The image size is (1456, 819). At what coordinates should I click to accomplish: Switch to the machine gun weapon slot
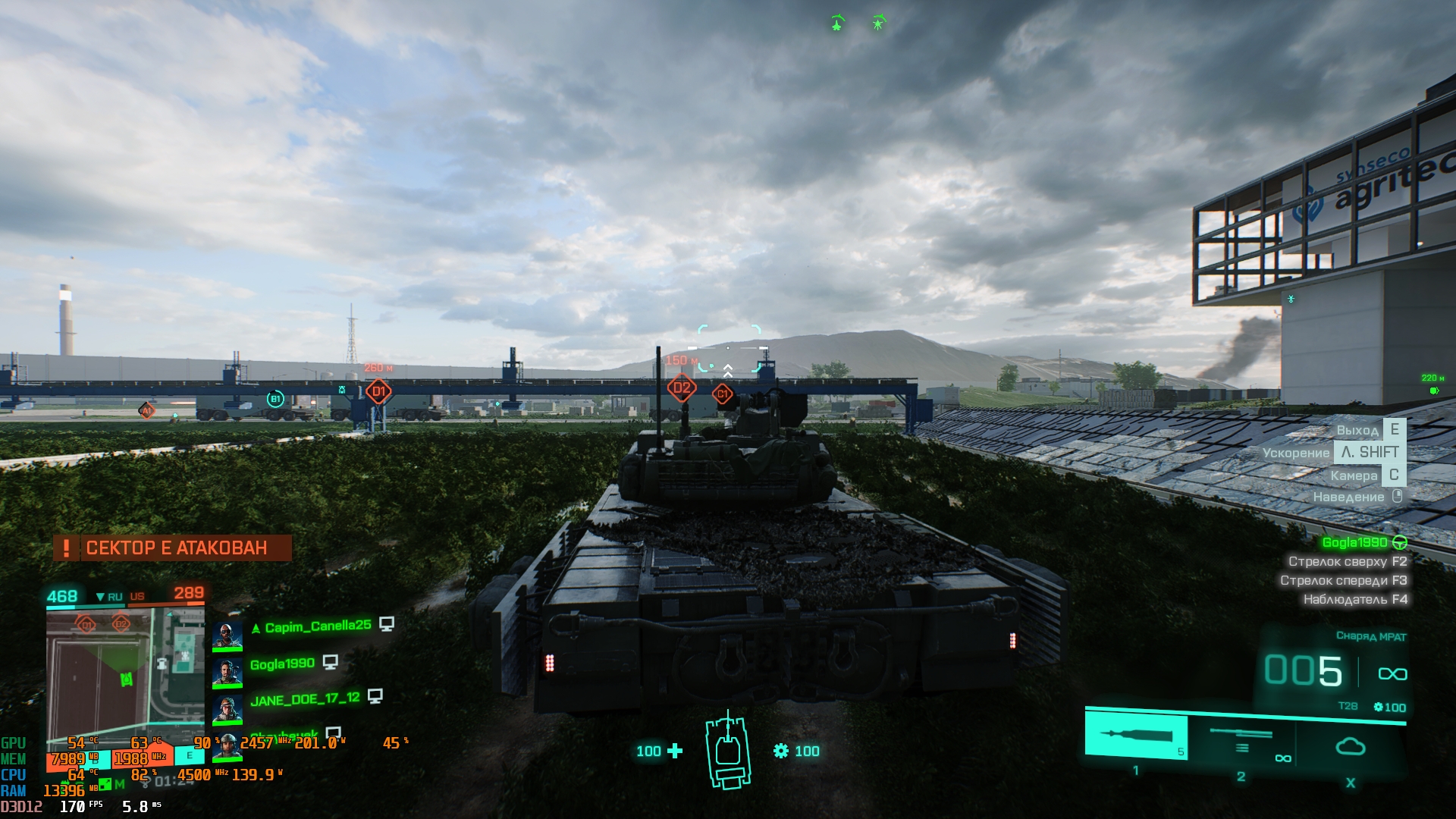1241,739
